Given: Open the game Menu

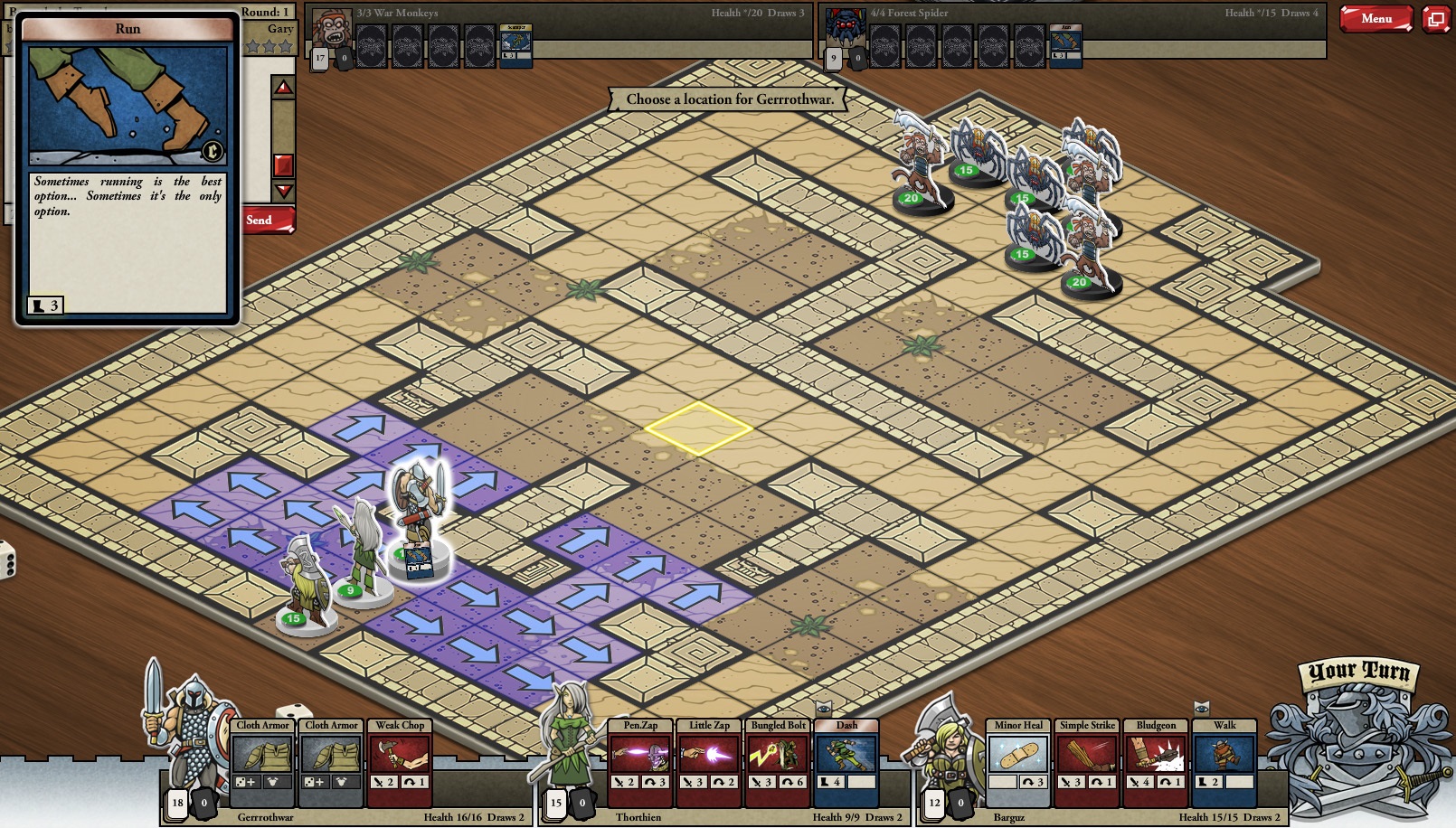Looking at the screenshot, I should 1375,18.
